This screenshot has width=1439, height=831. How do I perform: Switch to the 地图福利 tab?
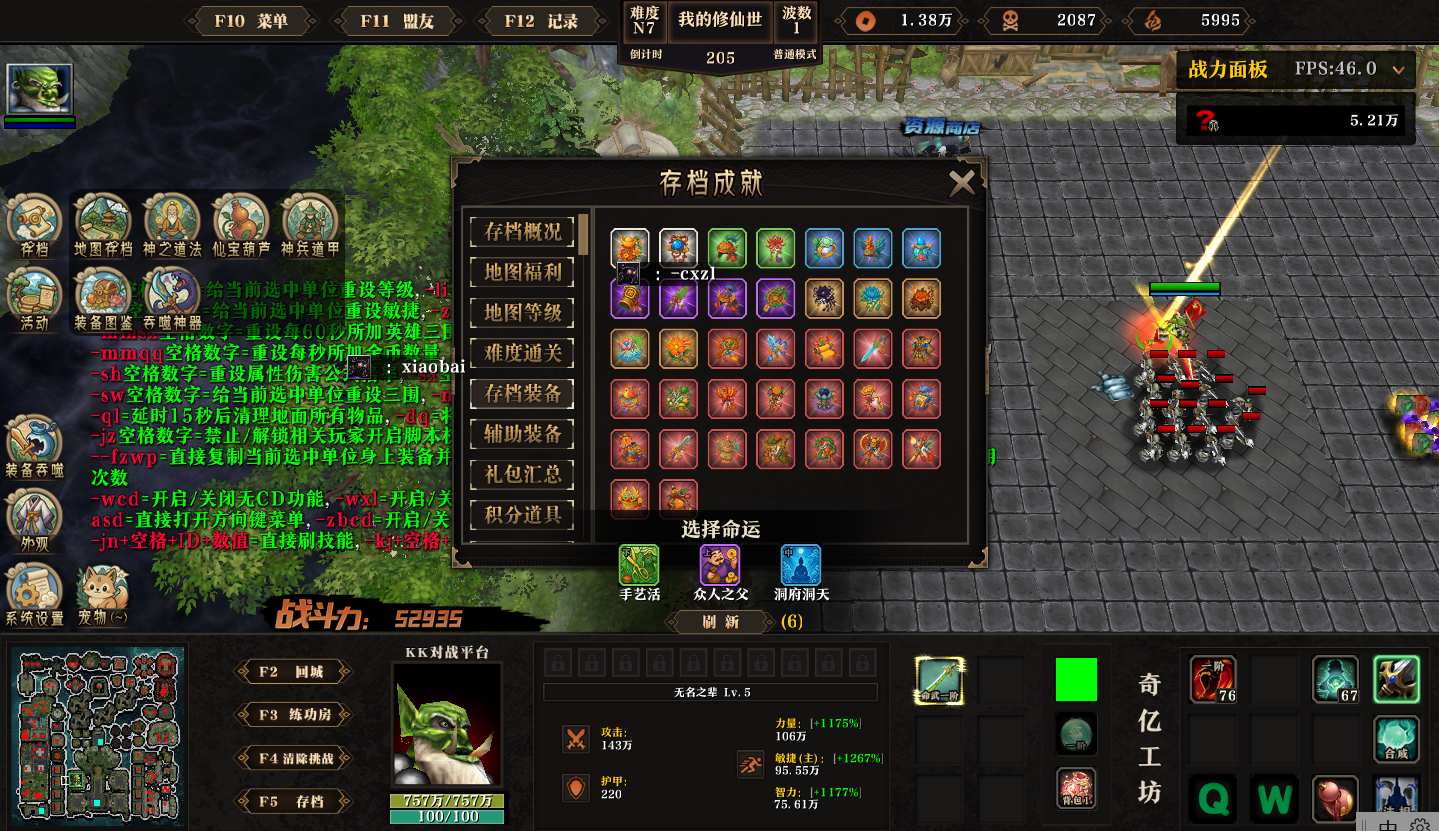(x=522, y=272)
